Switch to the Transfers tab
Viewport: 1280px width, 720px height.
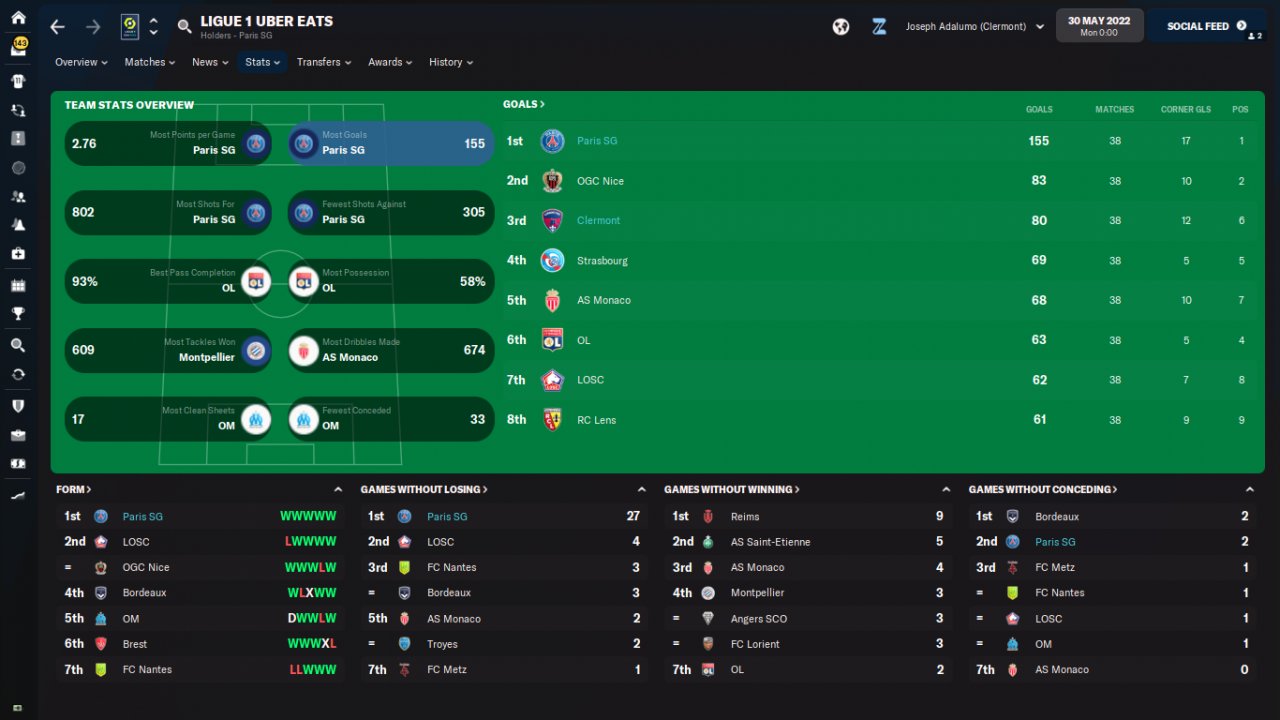coord(323,62)
